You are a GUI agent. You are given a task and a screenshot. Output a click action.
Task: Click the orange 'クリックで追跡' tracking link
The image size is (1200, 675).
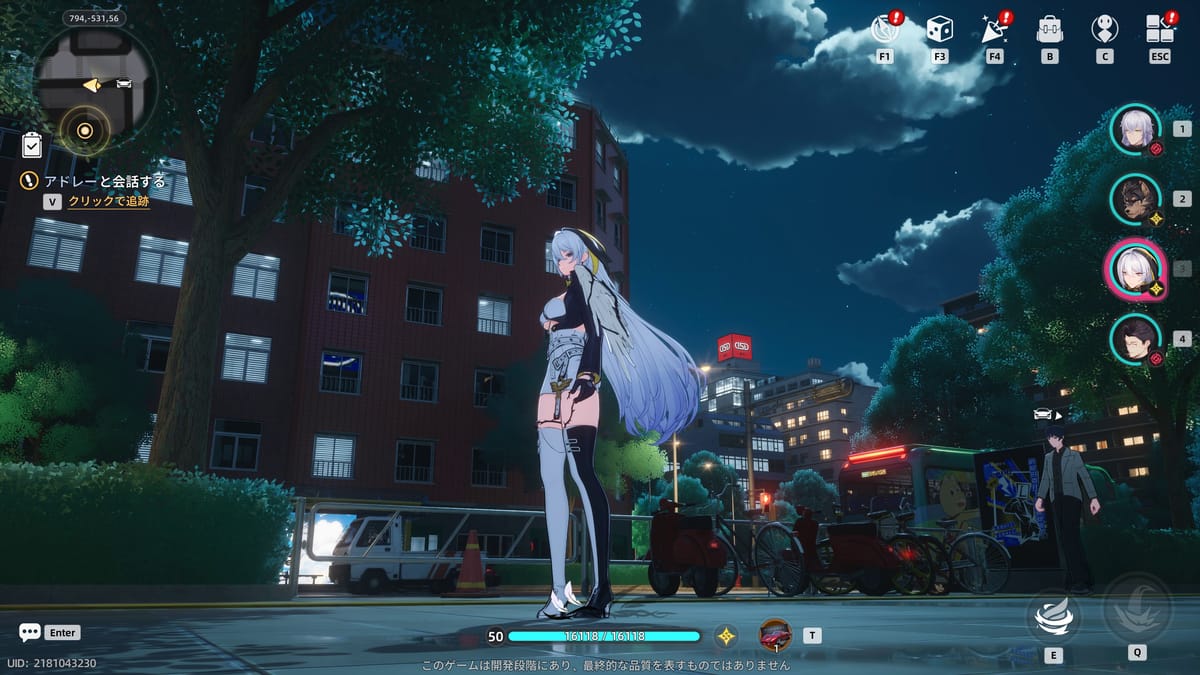(x=108, y=201)
